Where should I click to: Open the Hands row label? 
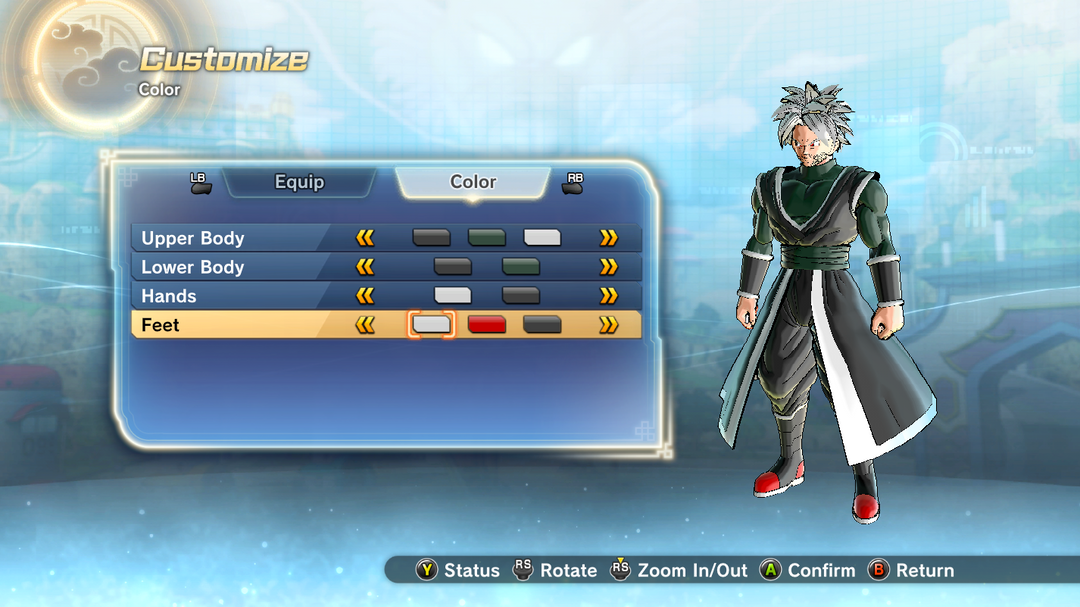coord(169,296)
